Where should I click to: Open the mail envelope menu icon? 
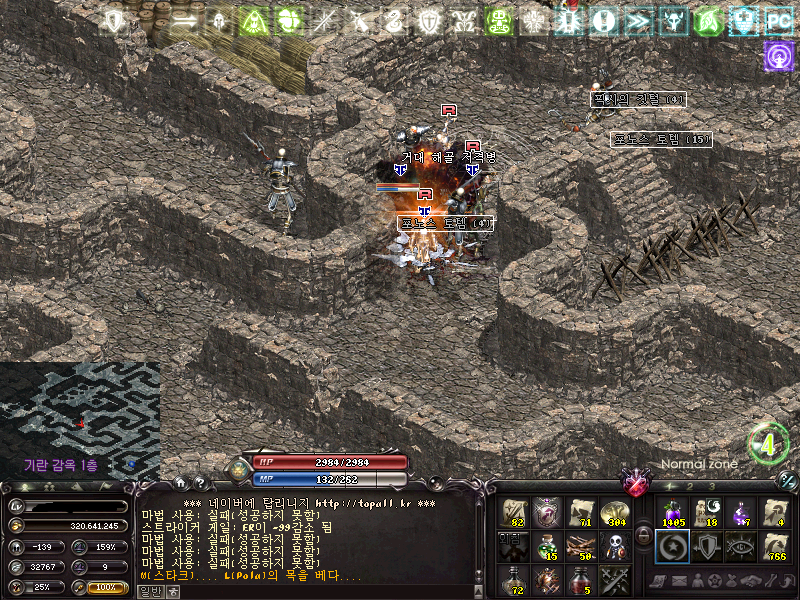[x=680, y=582]
